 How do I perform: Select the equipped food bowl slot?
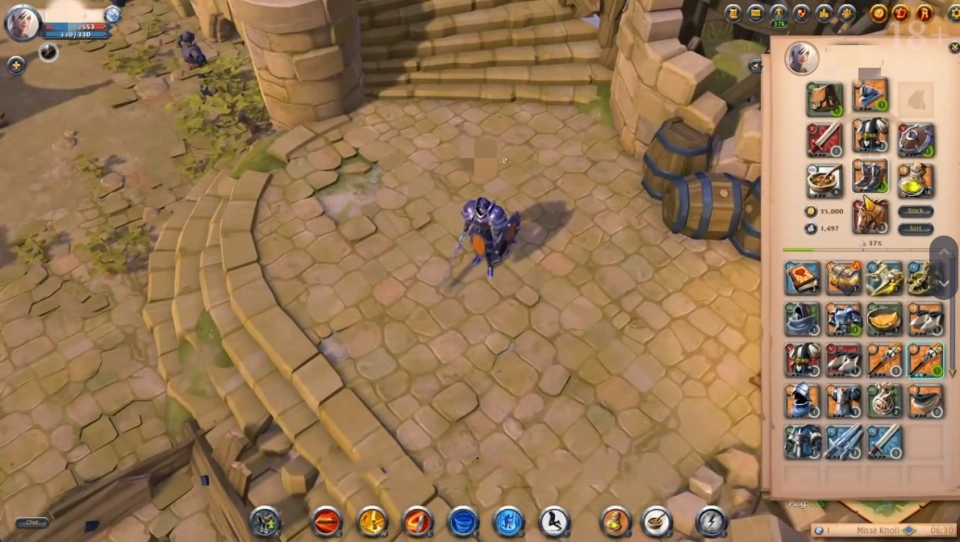(x=824, y=179)
